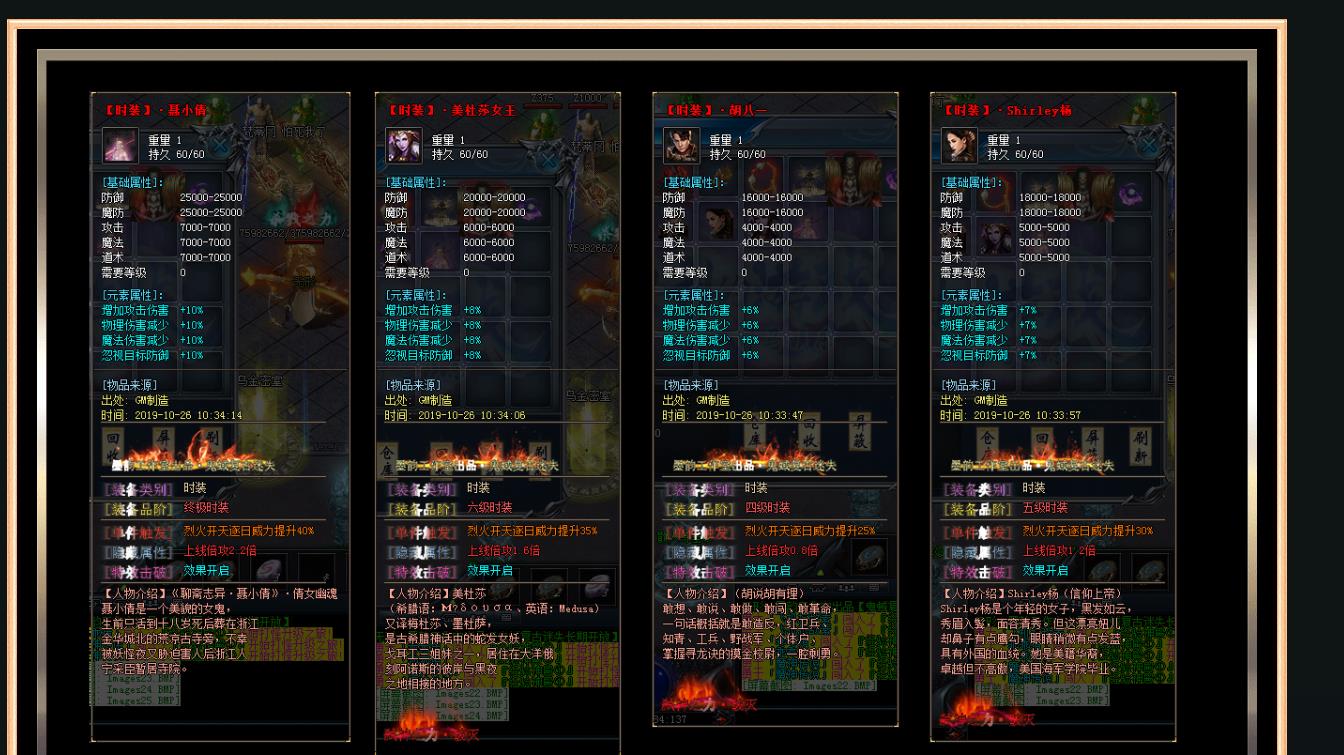Image resolution: width=1344 pixels, height=755 pixels.
Task: Choose the Shirley杨 costume portrait icon
Action: (959, 146)
